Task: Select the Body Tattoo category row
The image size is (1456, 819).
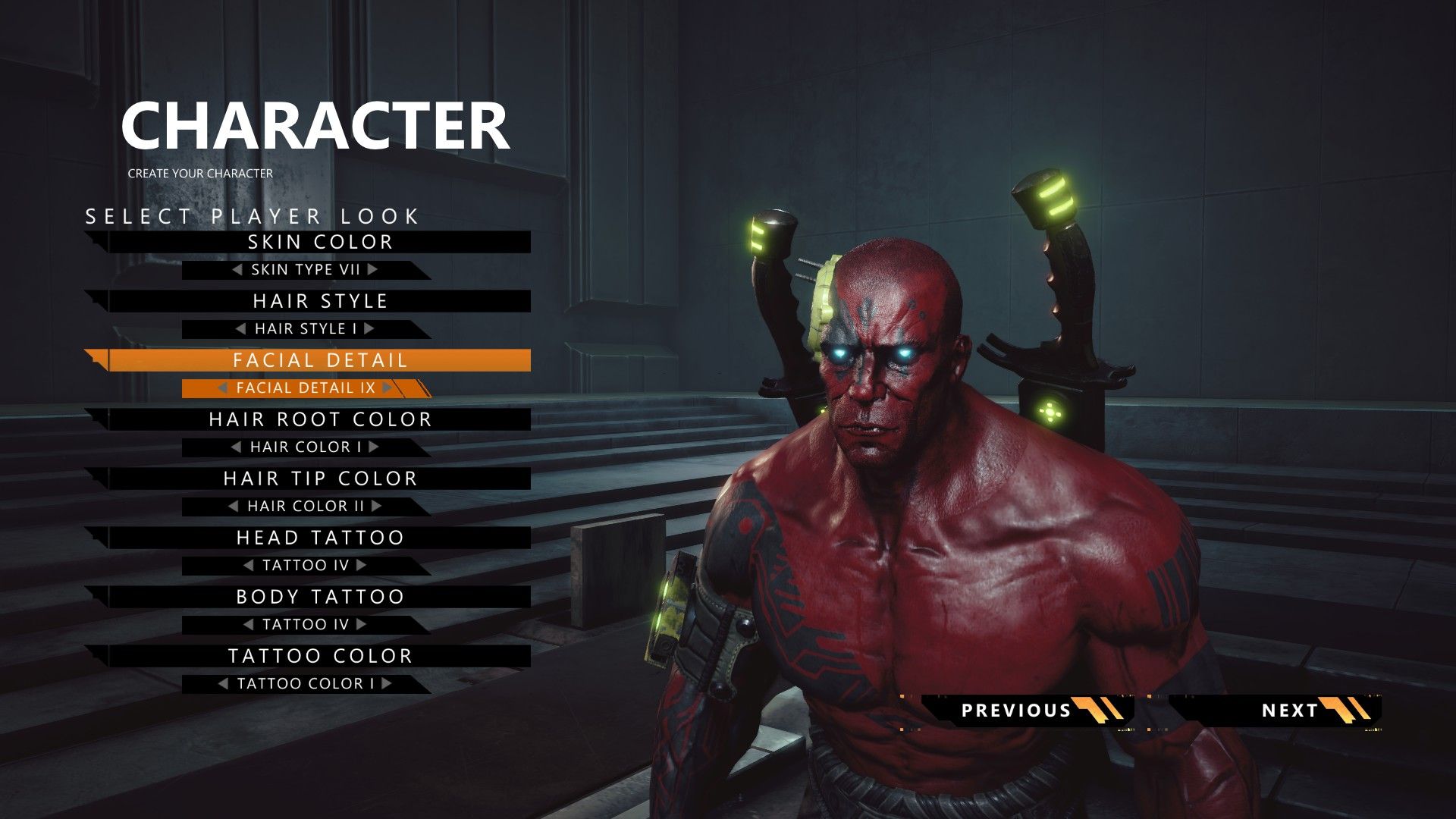Action: pos(319,598)
